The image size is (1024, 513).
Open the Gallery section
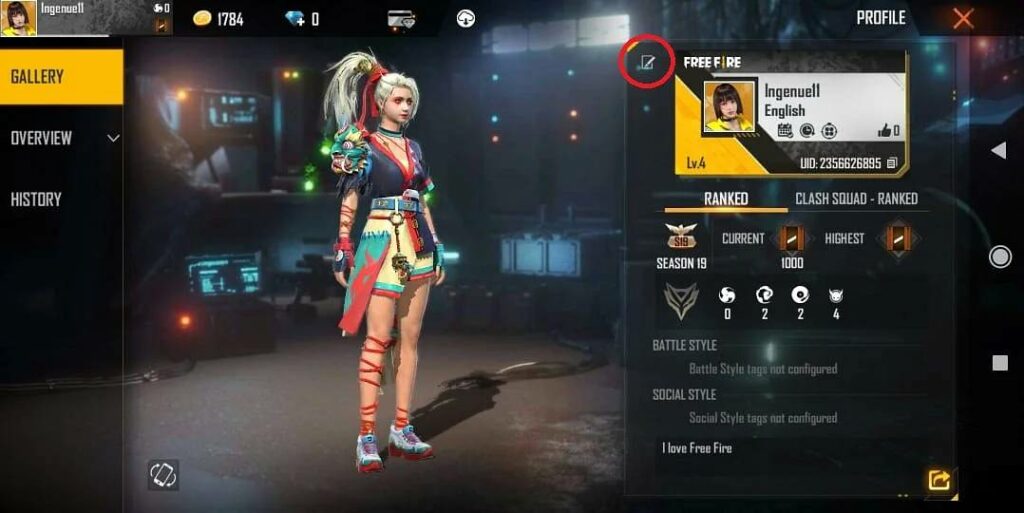point(60,77)
